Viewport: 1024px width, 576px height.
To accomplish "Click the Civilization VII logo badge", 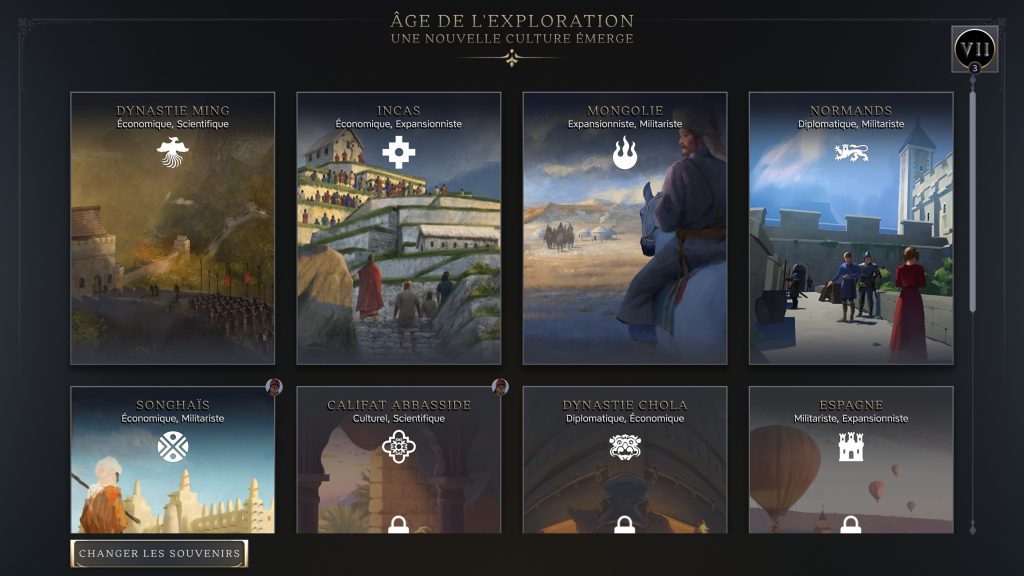I will pos(974,49).
